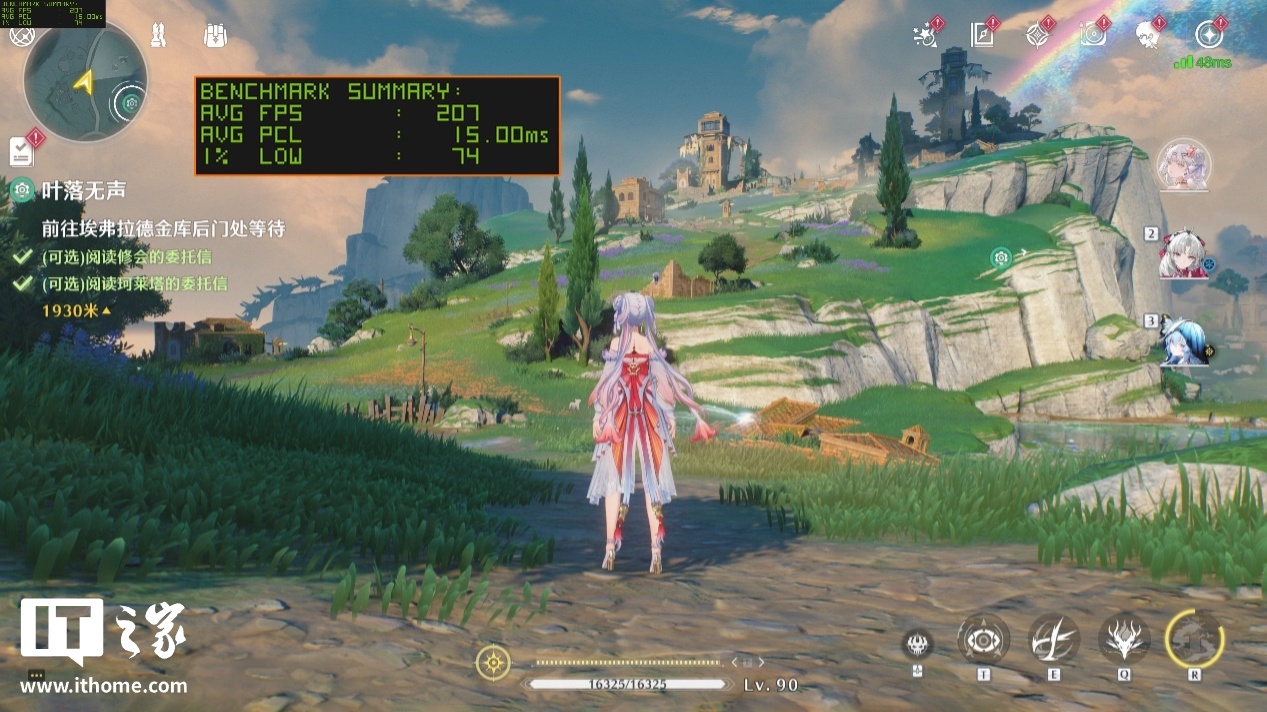Open the circular minimap
1267x712 pixels.
point(85,80)
